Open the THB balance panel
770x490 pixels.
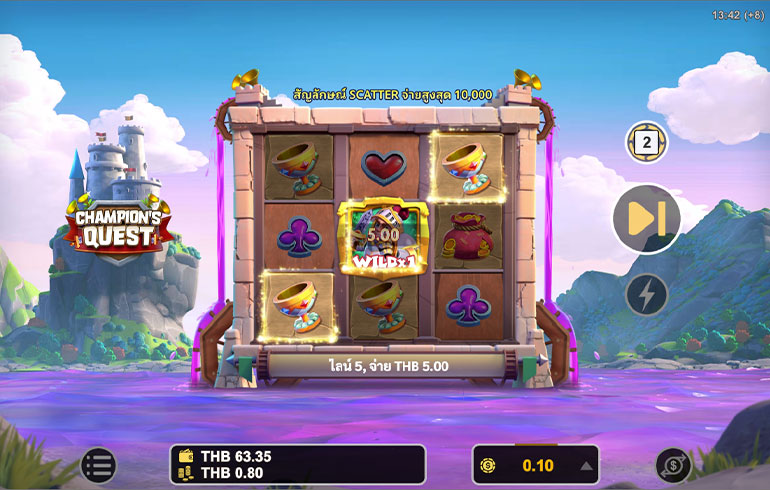[x=297, y=464]
